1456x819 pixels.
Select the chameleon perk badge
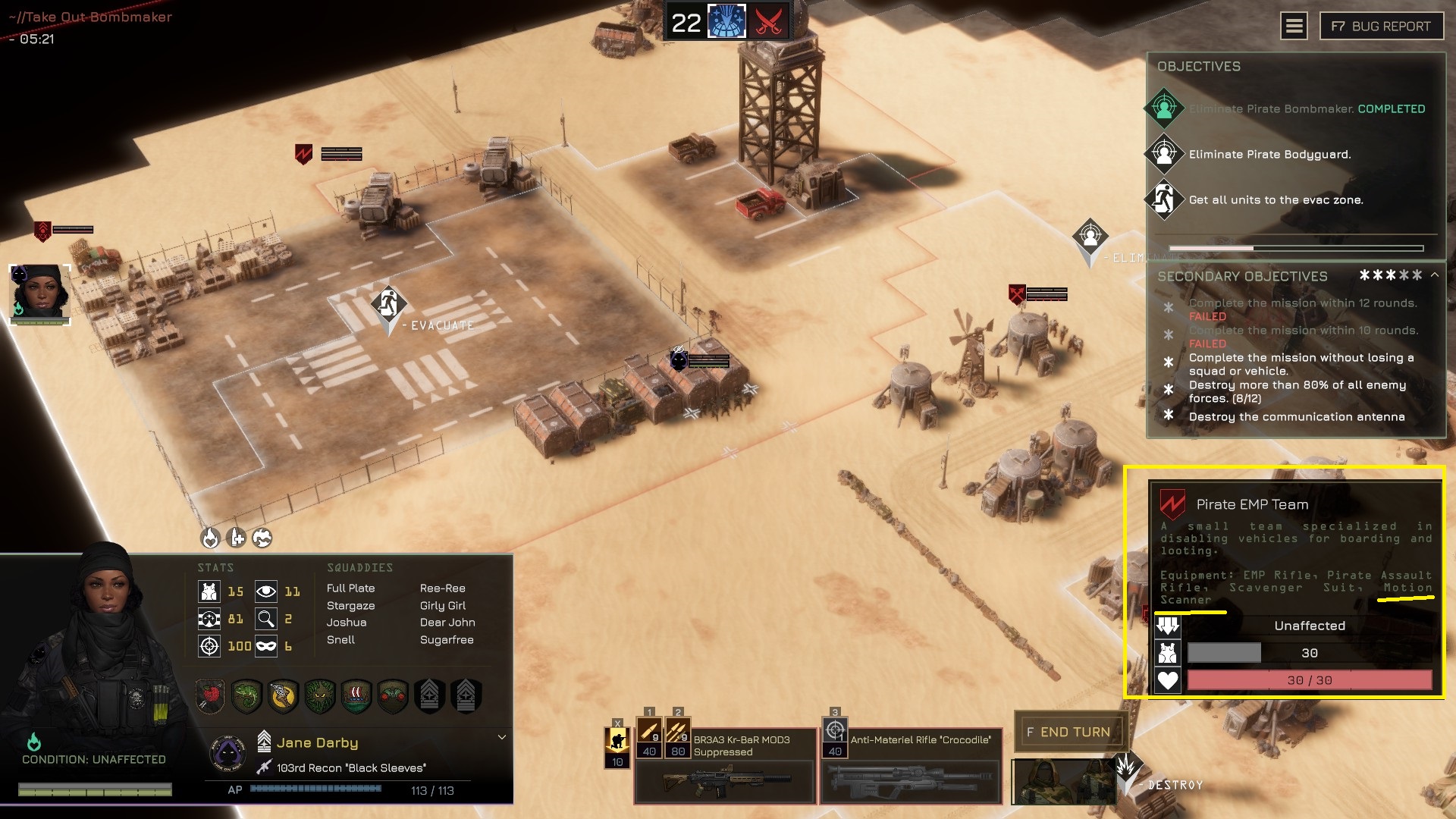point(246,695)
